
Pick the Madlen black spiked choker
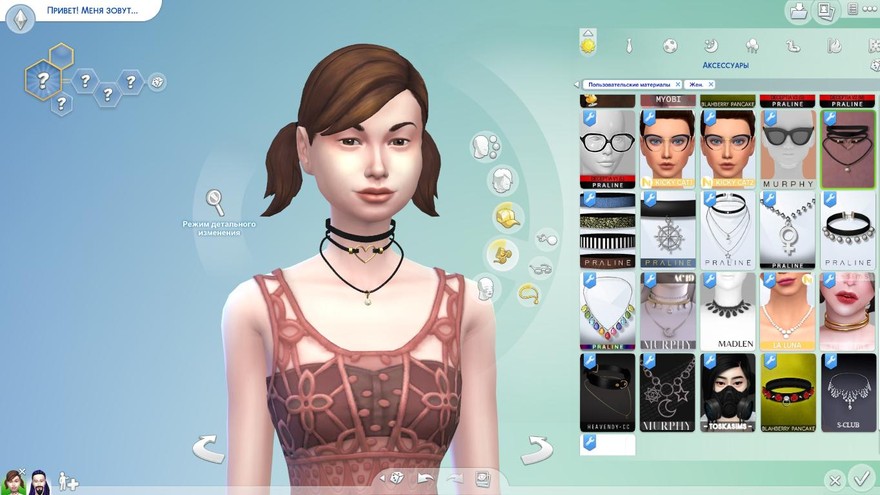[728, 310]
